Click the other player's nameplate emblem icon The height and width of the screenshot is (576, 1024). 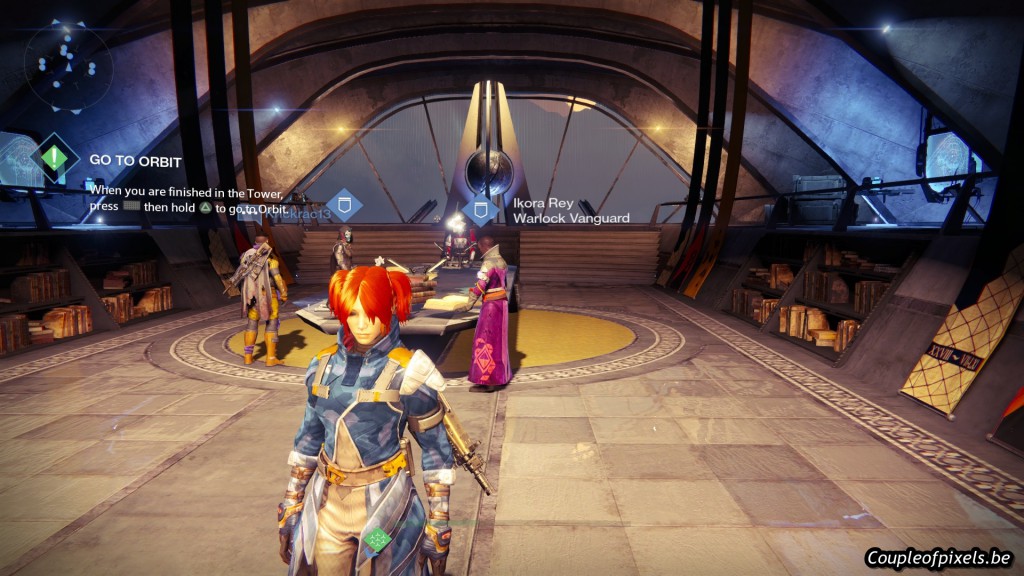tap(344, 207)
